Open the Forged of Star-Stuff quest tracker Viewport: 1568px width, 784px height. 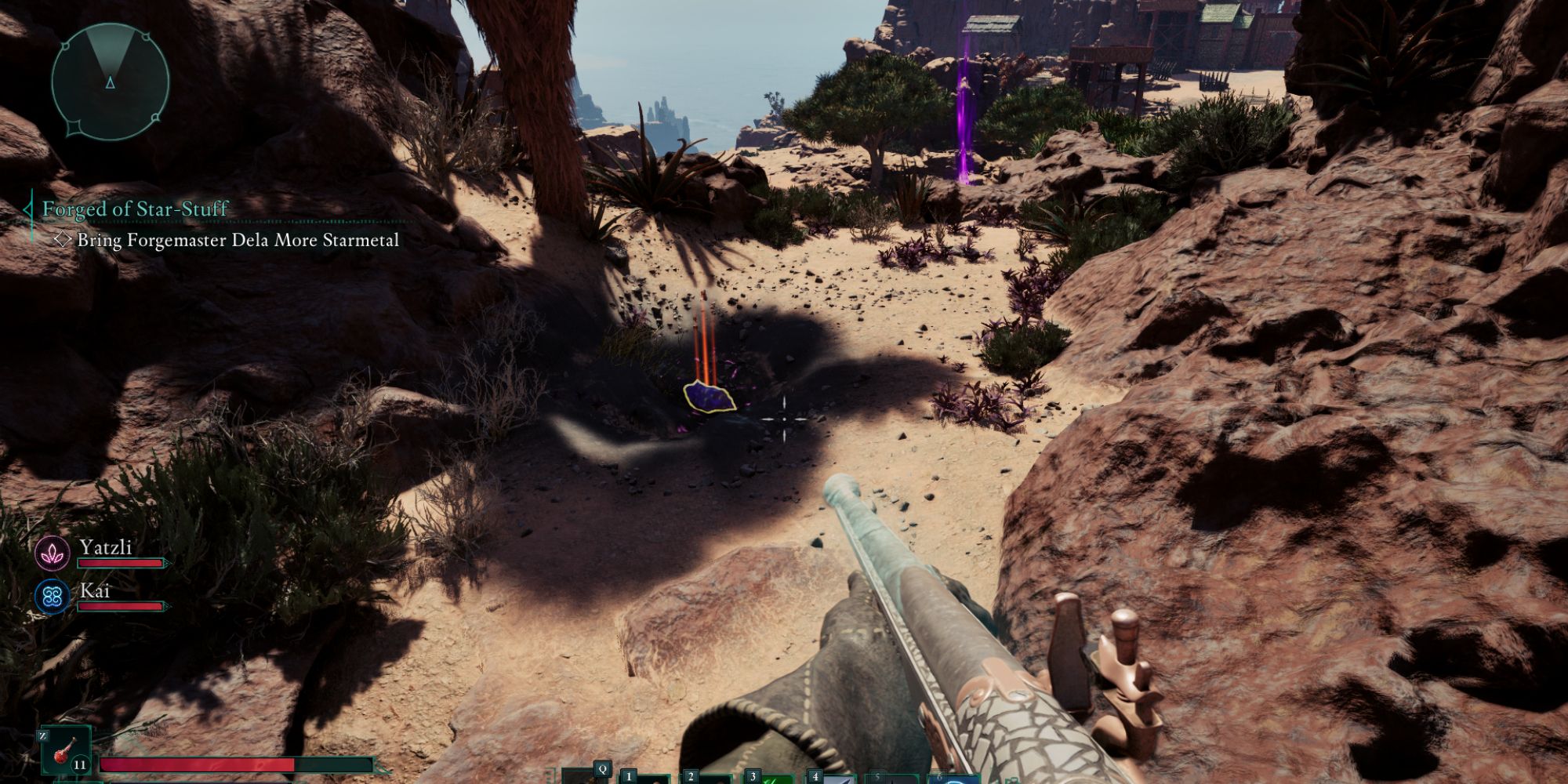(x=135, y=209)
